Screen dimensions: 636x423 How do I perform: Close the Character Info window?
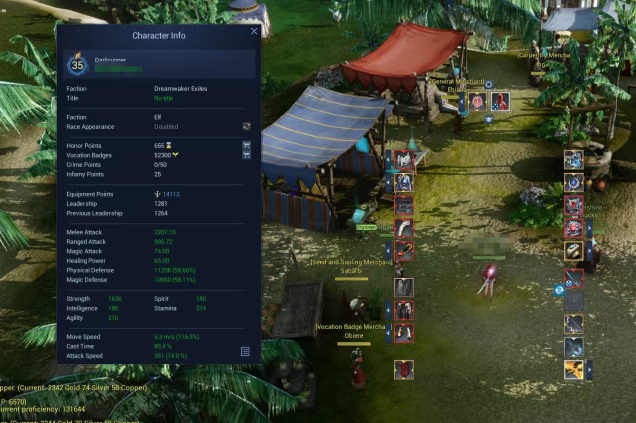254,32
